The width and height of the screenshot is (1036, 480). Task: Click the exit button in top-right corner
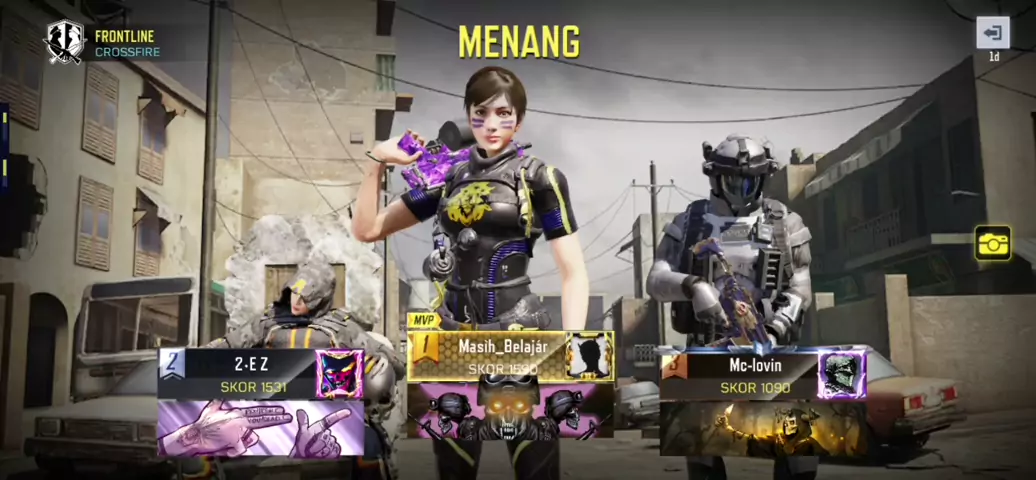point(992,33)
